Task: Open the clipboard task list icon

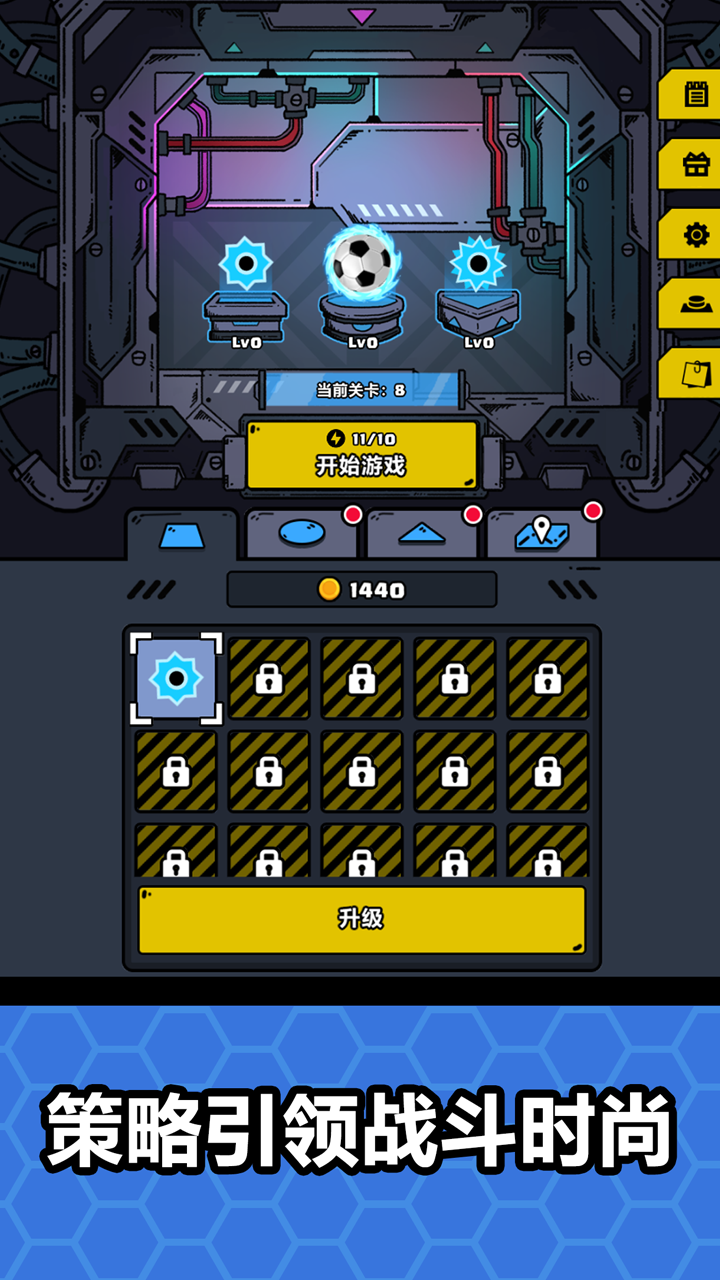Action: (x=695, y=95)
